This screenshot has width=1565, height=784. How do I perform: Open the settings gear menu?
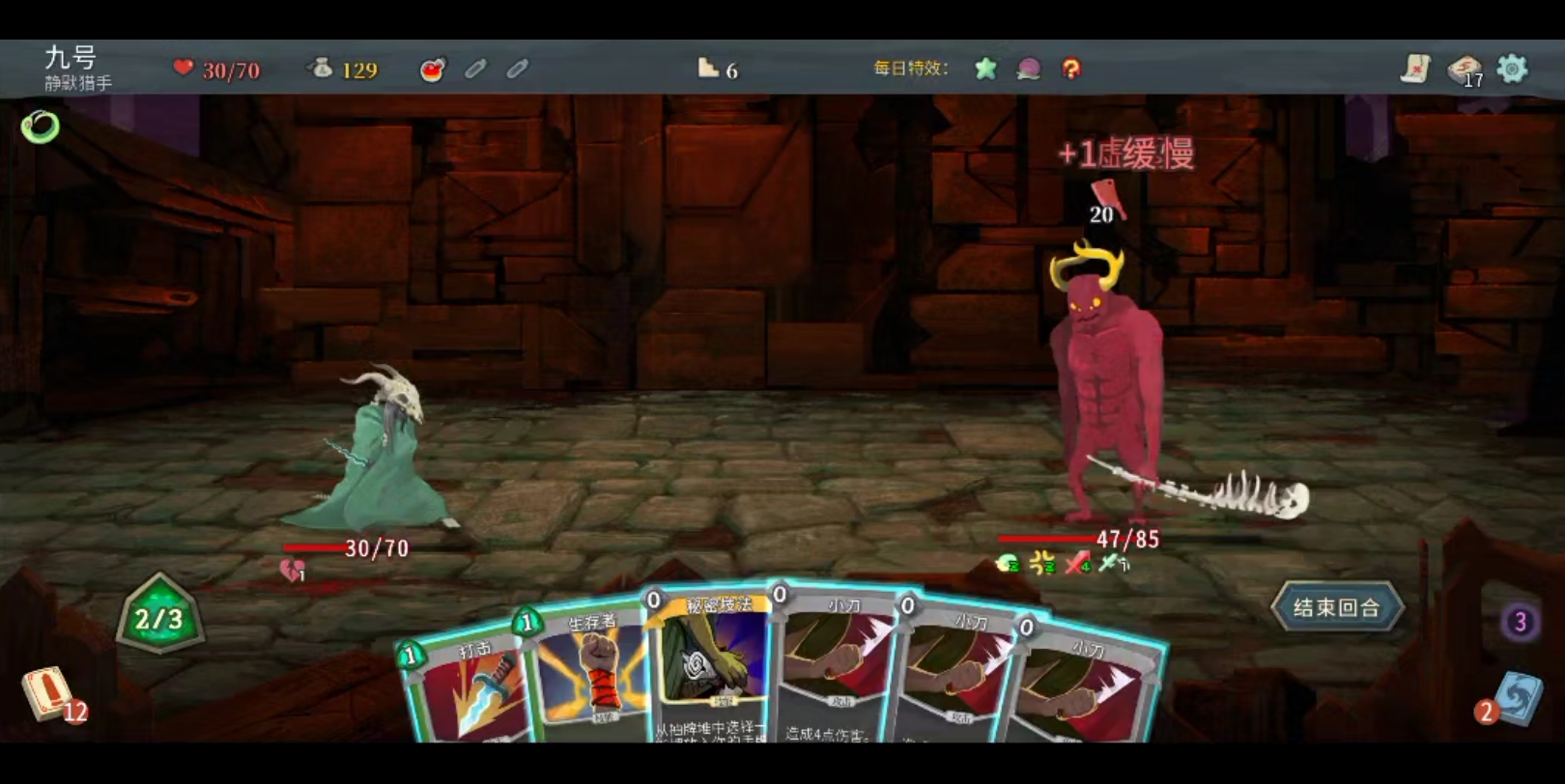[1512, 69]
